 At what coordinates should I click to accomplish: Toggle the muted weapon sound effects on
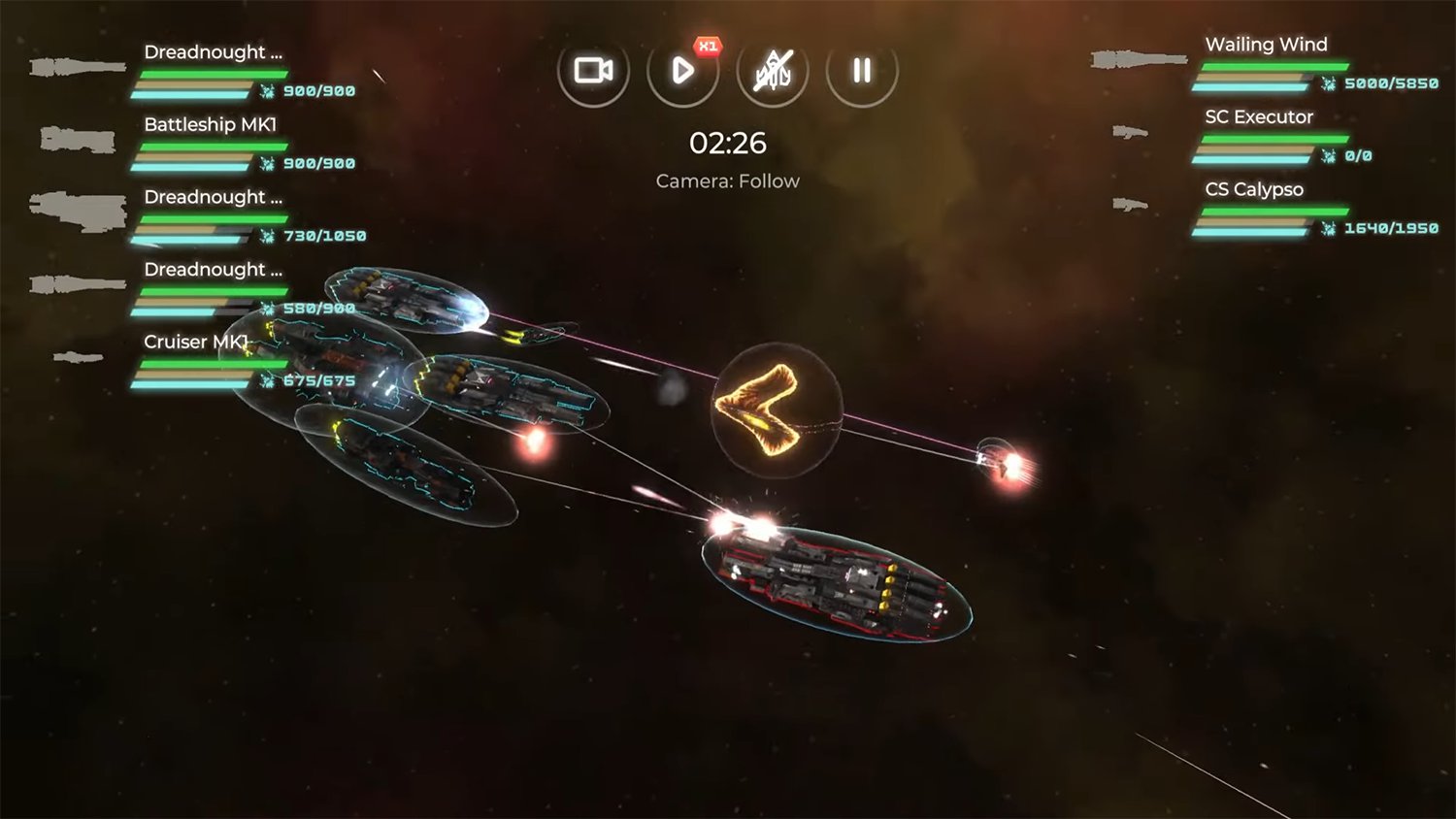772,68
